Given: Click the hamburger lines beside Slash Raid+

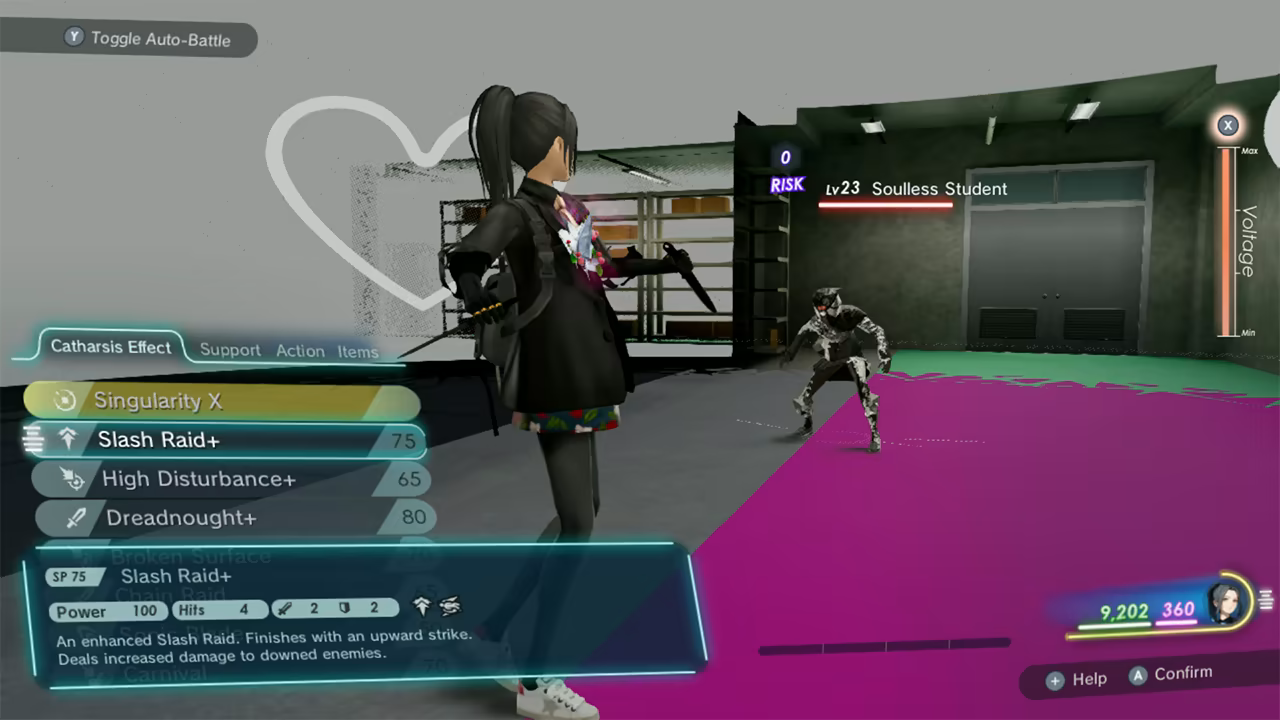Looking at the screenshot, I should point(34,439).
